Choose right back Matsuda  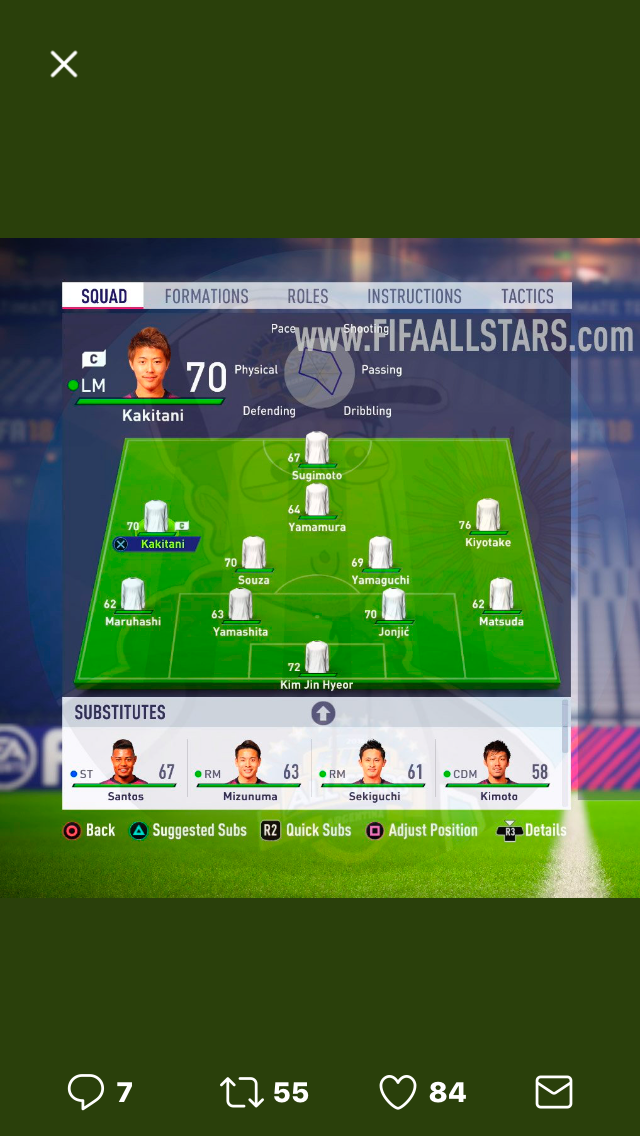point(500,596)
